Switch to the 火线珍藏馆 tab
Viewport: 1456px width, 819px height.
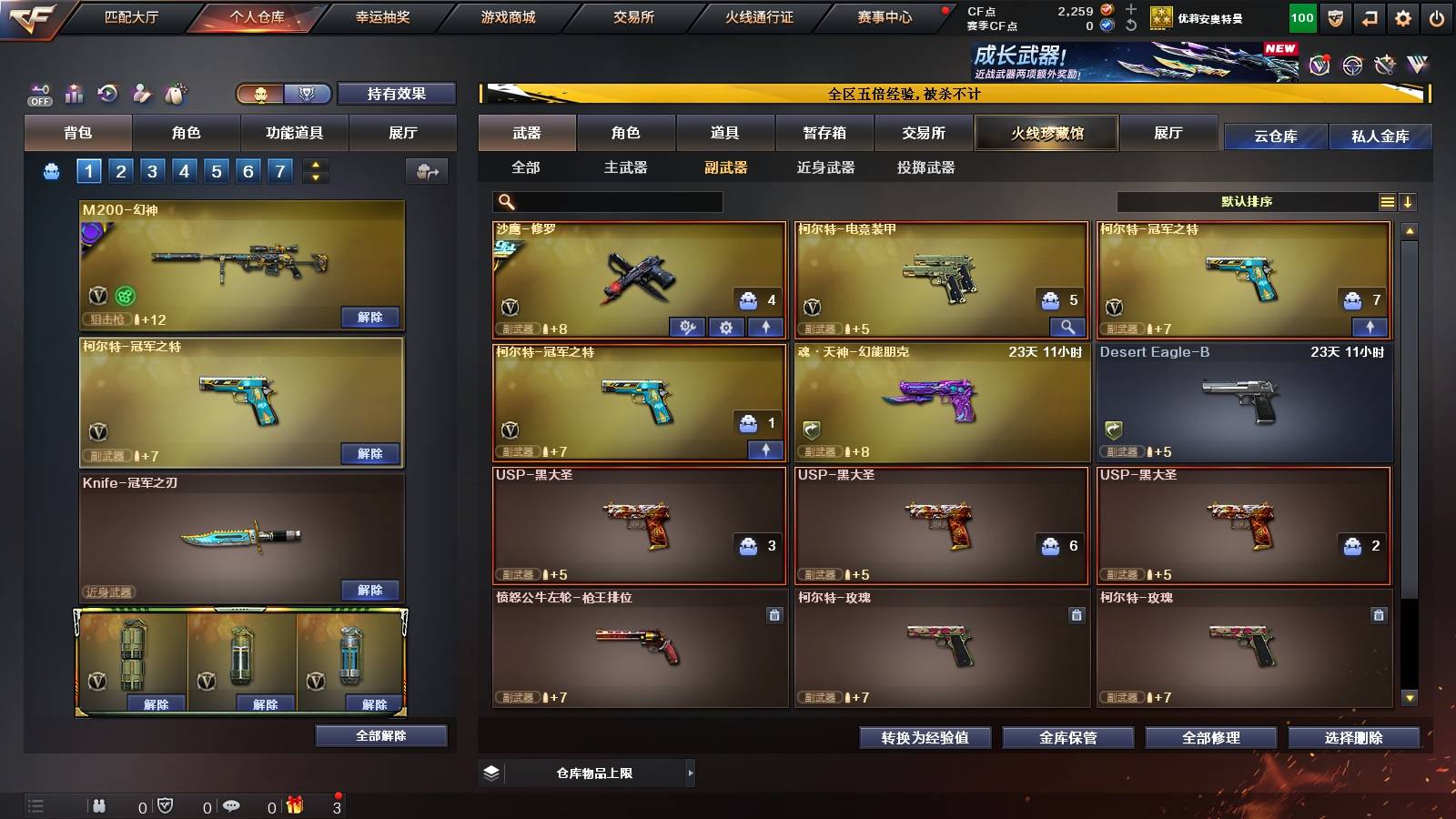click(1046, 133)
